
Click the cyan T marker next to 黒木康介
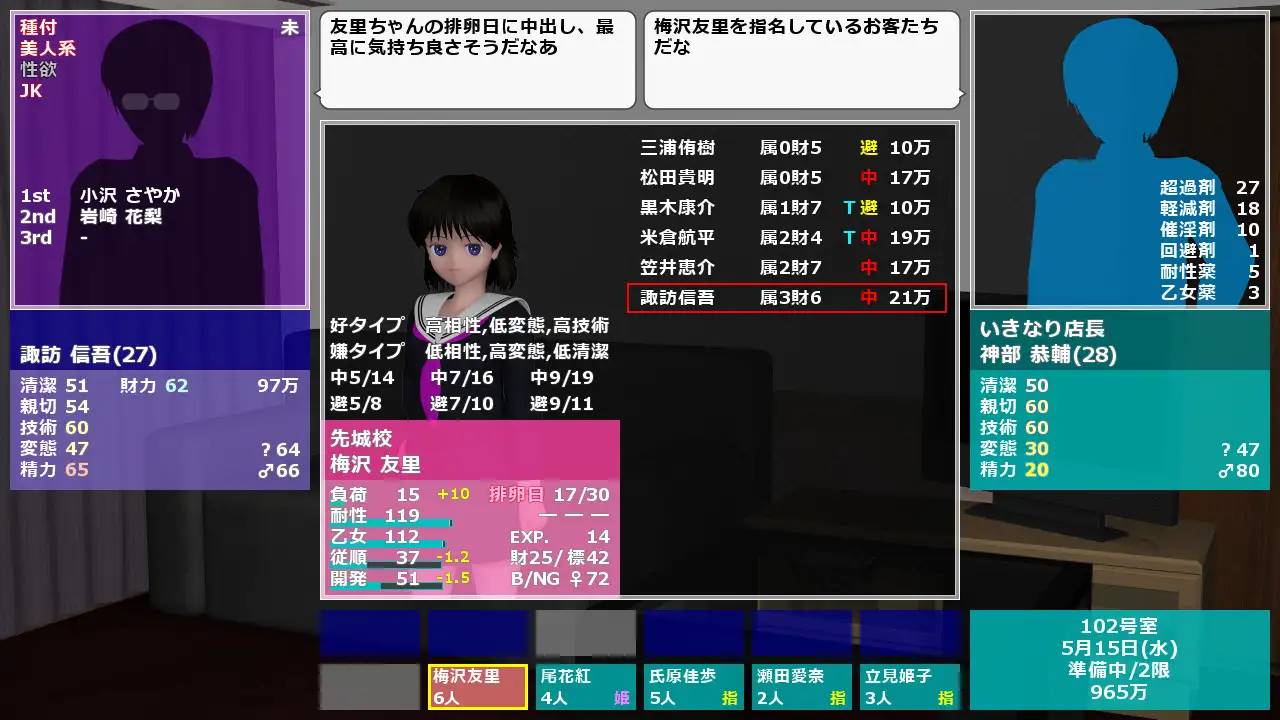coord(850,208)
